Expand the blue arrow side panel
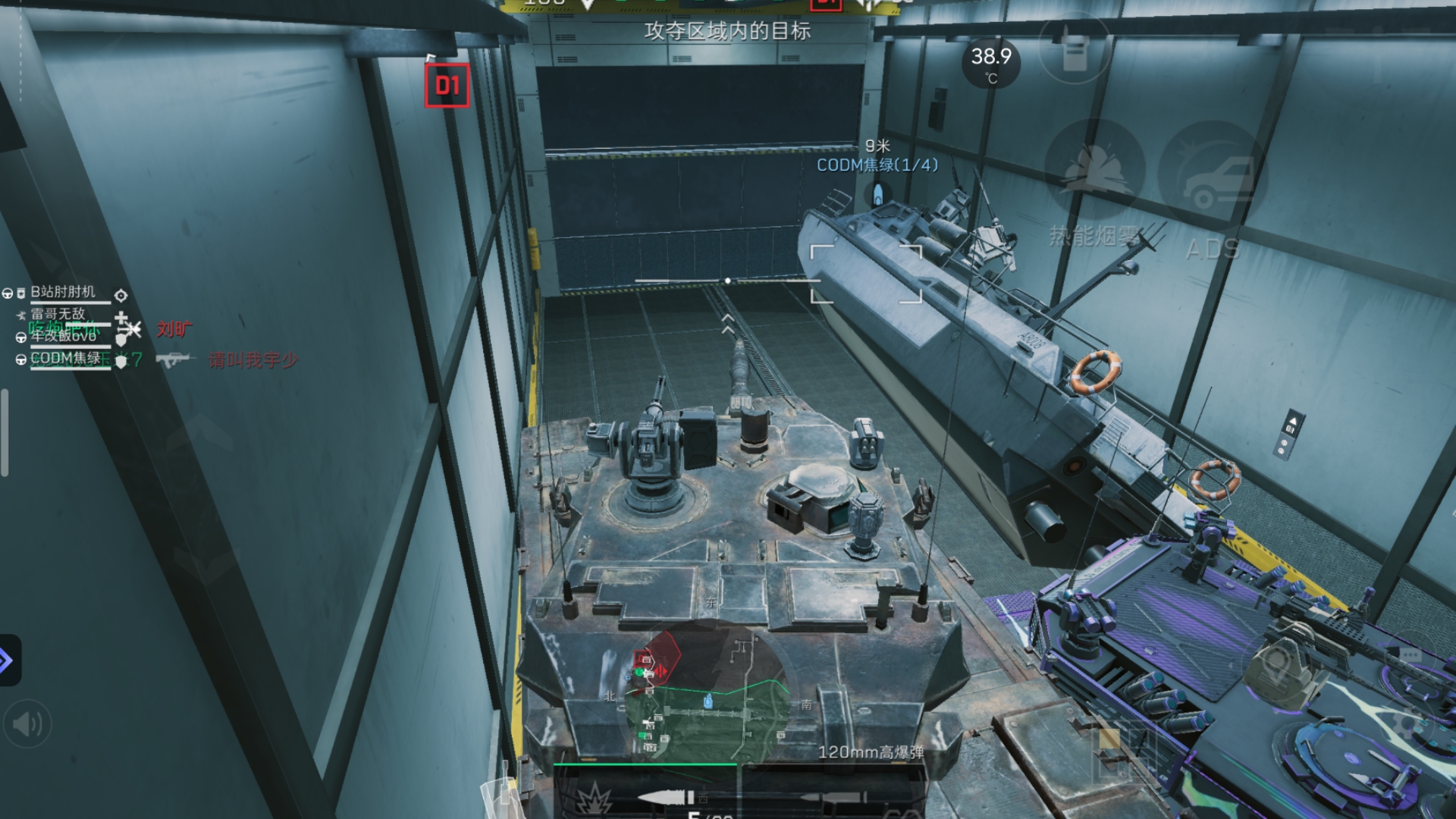The image size is (1456, 819). (x=8, y=661)
